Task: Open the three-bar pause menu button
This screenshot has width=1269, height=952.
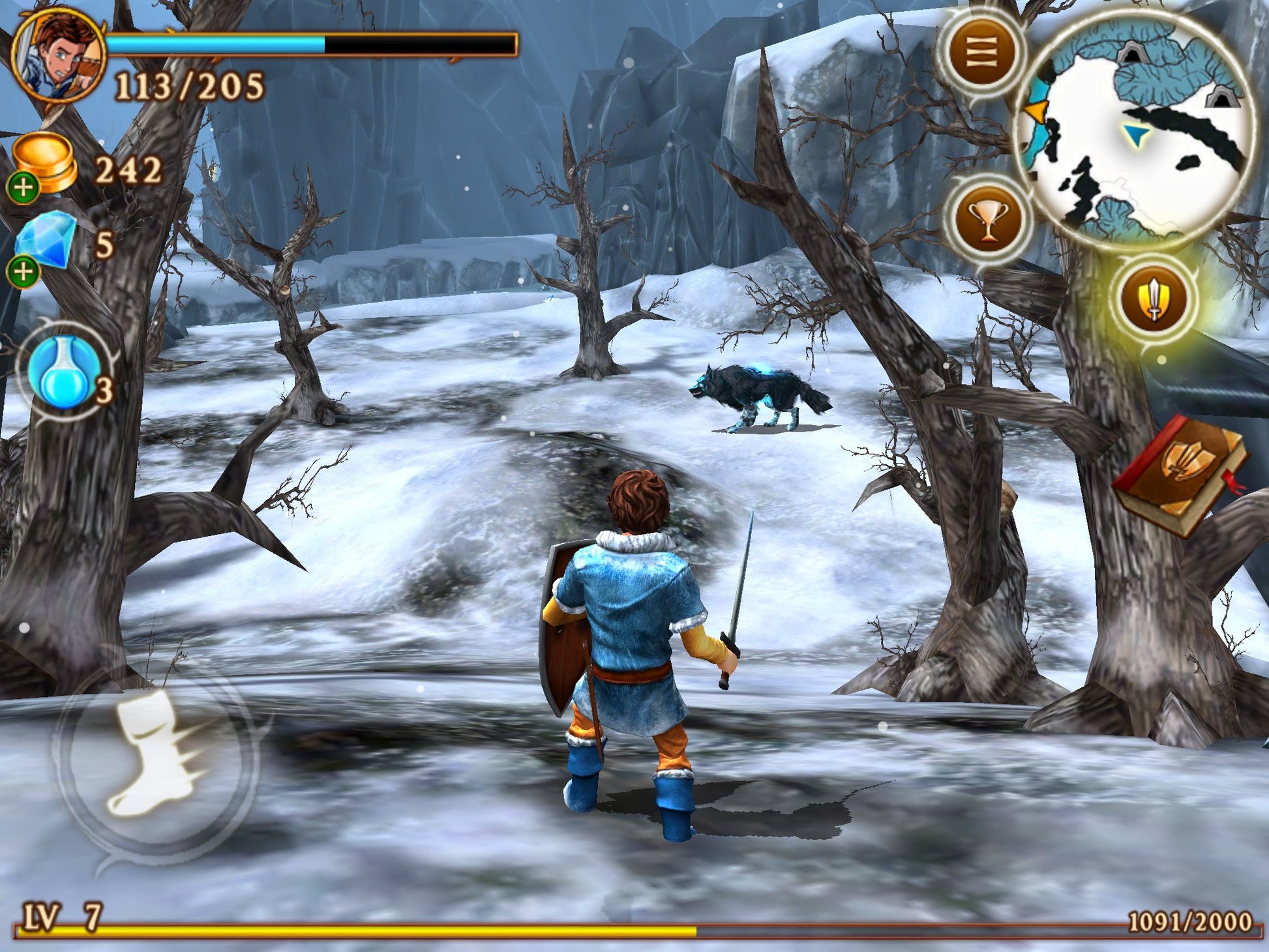Action: [981, 52]
